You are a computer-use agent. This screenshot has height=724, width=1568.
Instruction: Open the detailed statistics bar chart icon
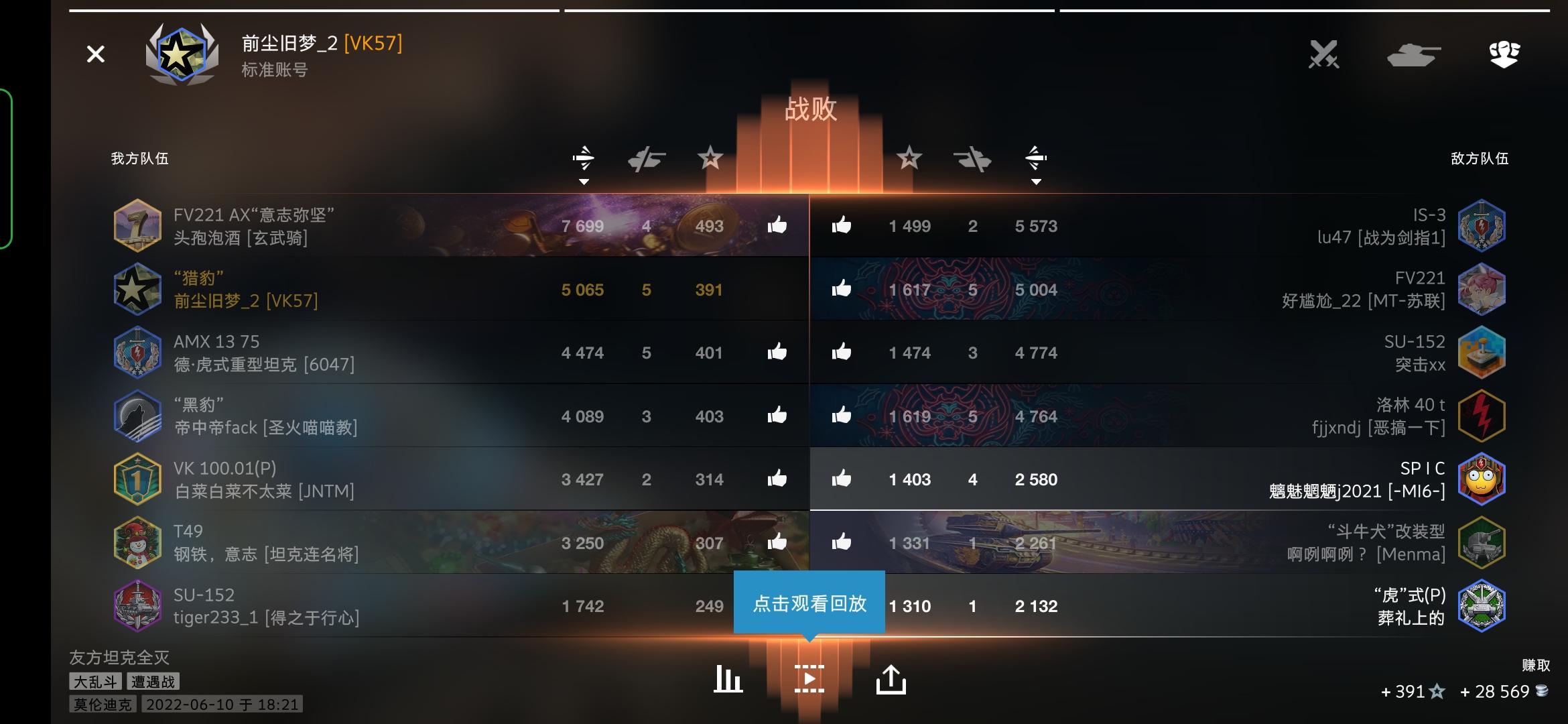[x=728, y=678]
